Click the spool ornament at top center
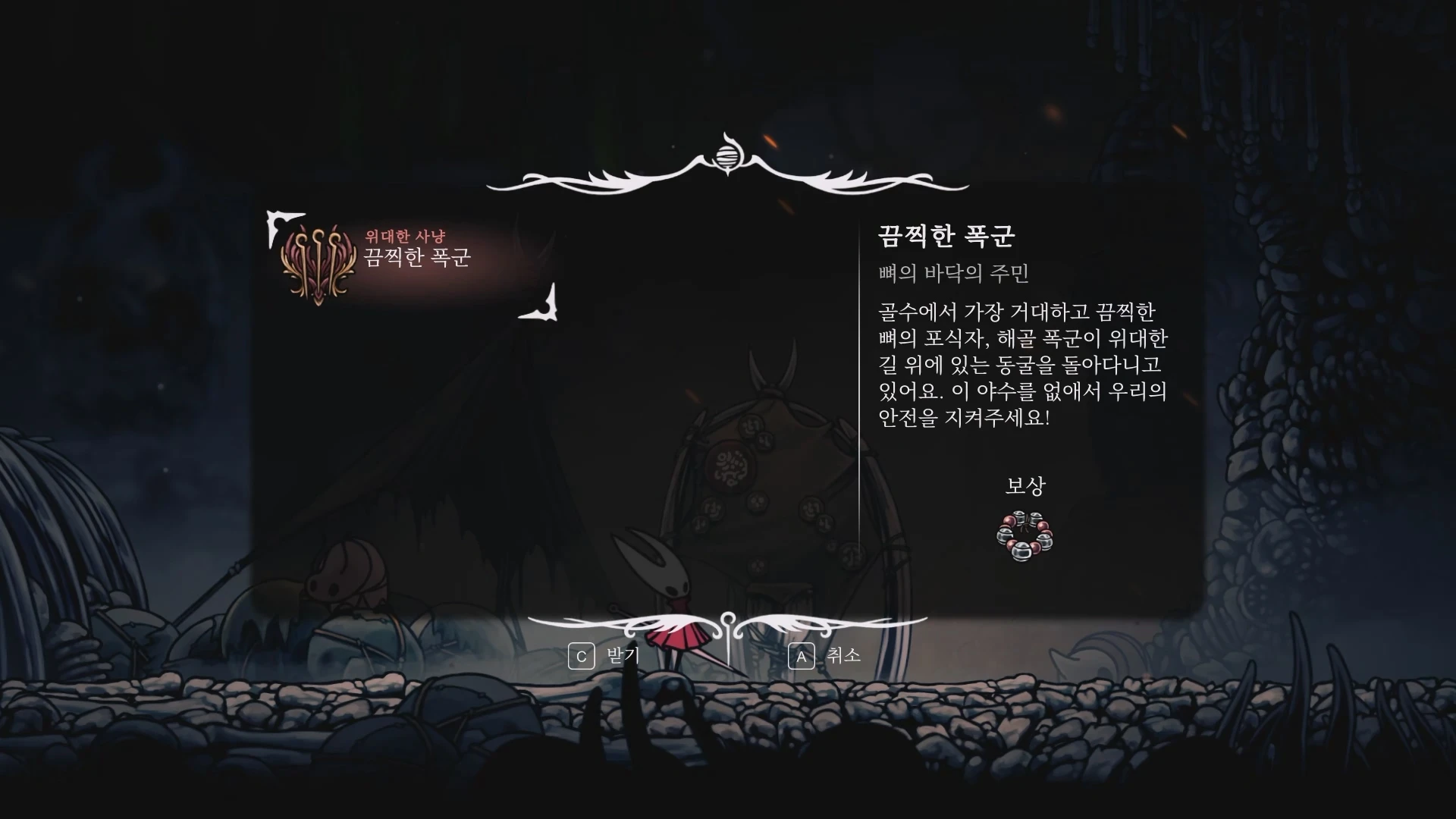Image resolution: width=1456 pixels, height=819 pixels. (x=727, y=157)
